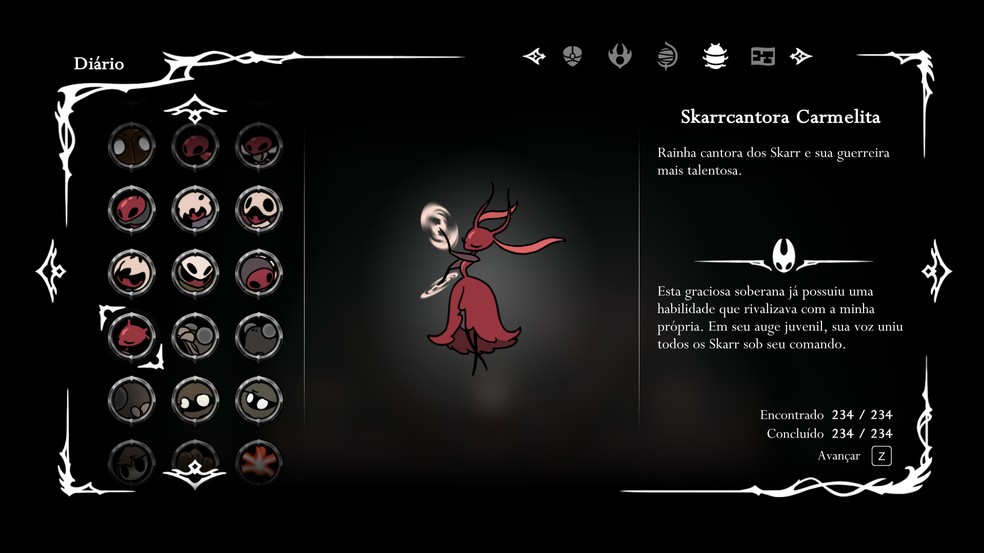Open the bug-shaped journal tab
The height and width of the screenshot is (553, 984).
(715, 56)
